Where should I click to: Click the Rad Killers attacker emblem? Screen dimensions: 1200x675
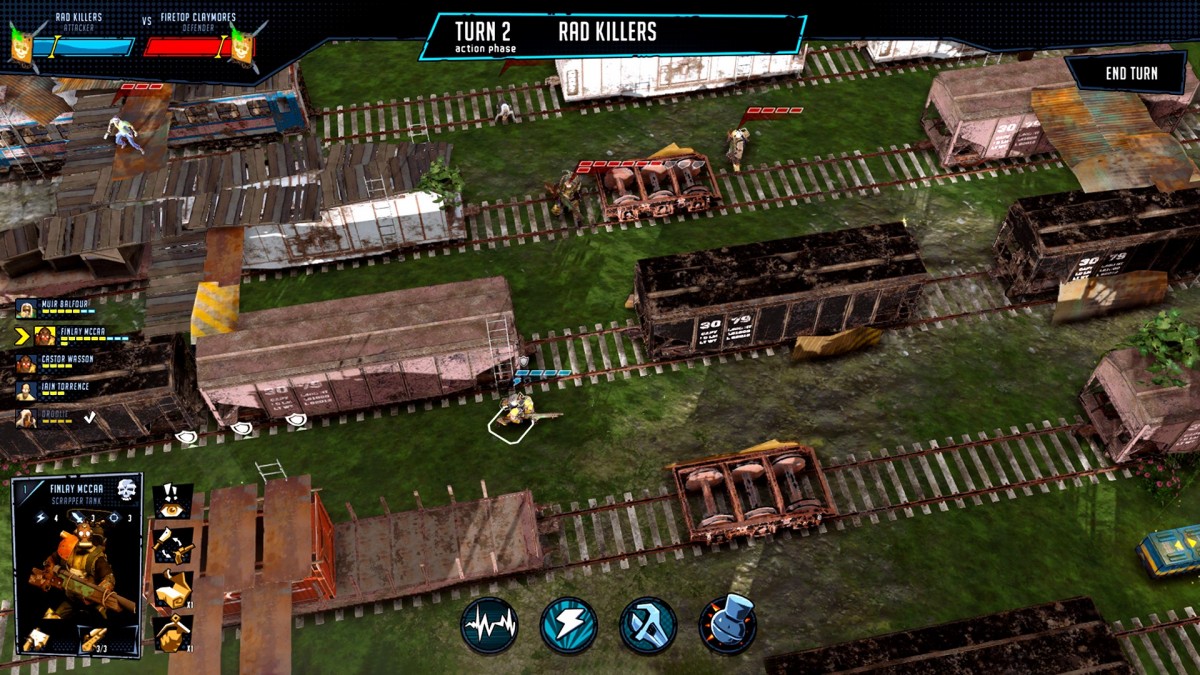(23, 44)
